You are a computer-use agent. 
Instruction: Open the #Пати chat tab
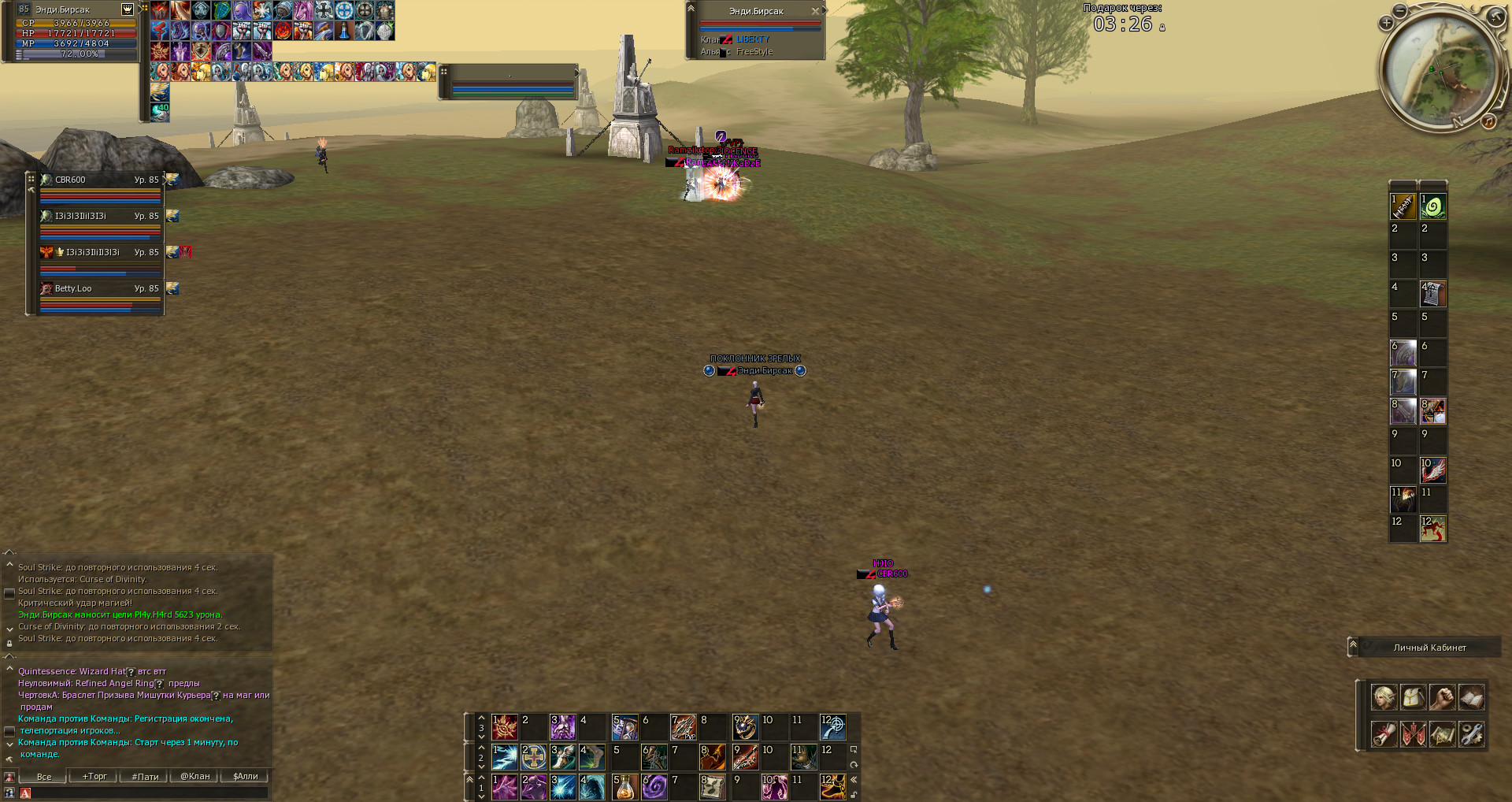145,776
